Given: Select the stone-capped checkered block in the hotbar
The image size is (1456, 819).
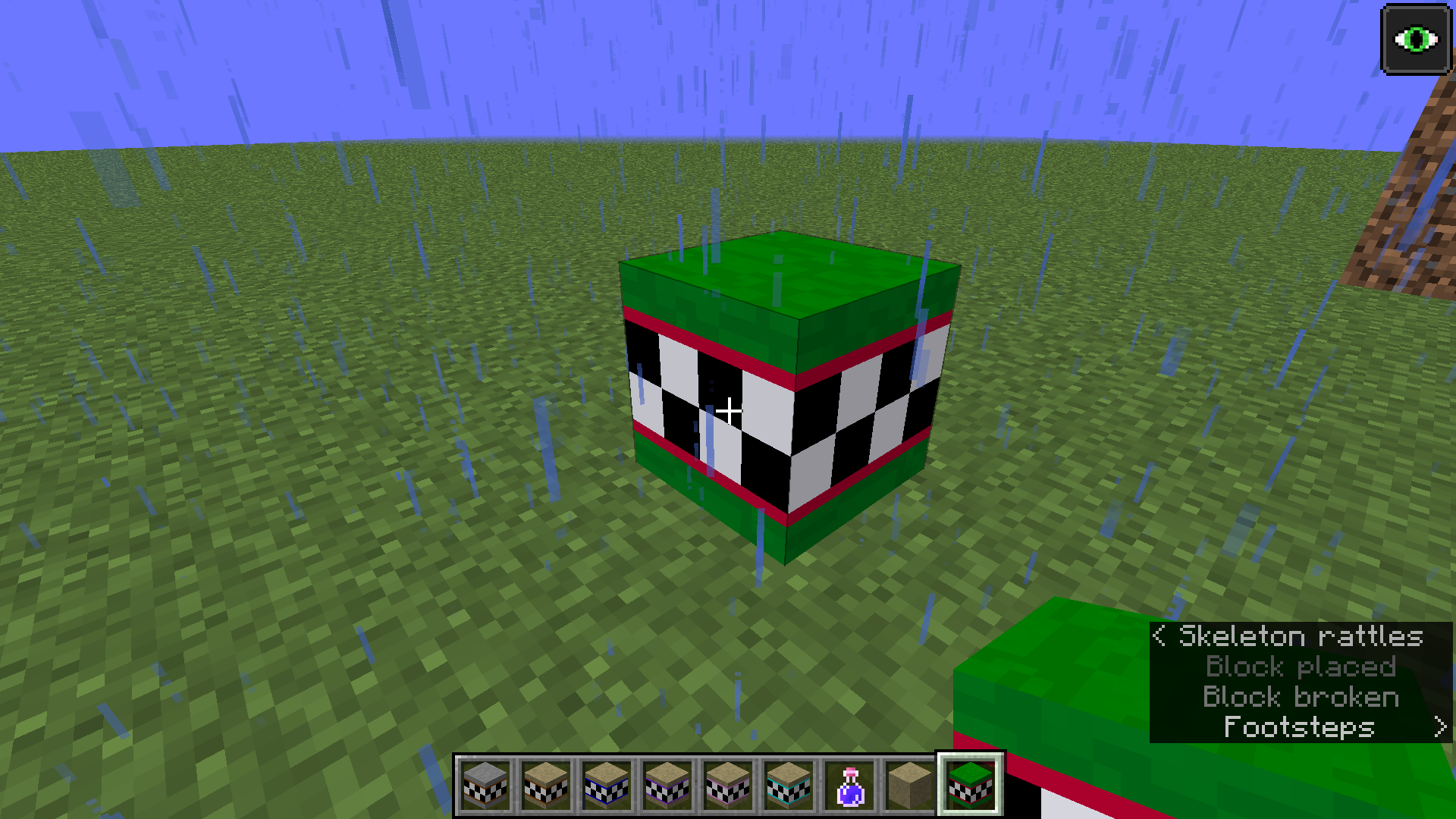Looking at the screenshot, I should click(485, 785).
